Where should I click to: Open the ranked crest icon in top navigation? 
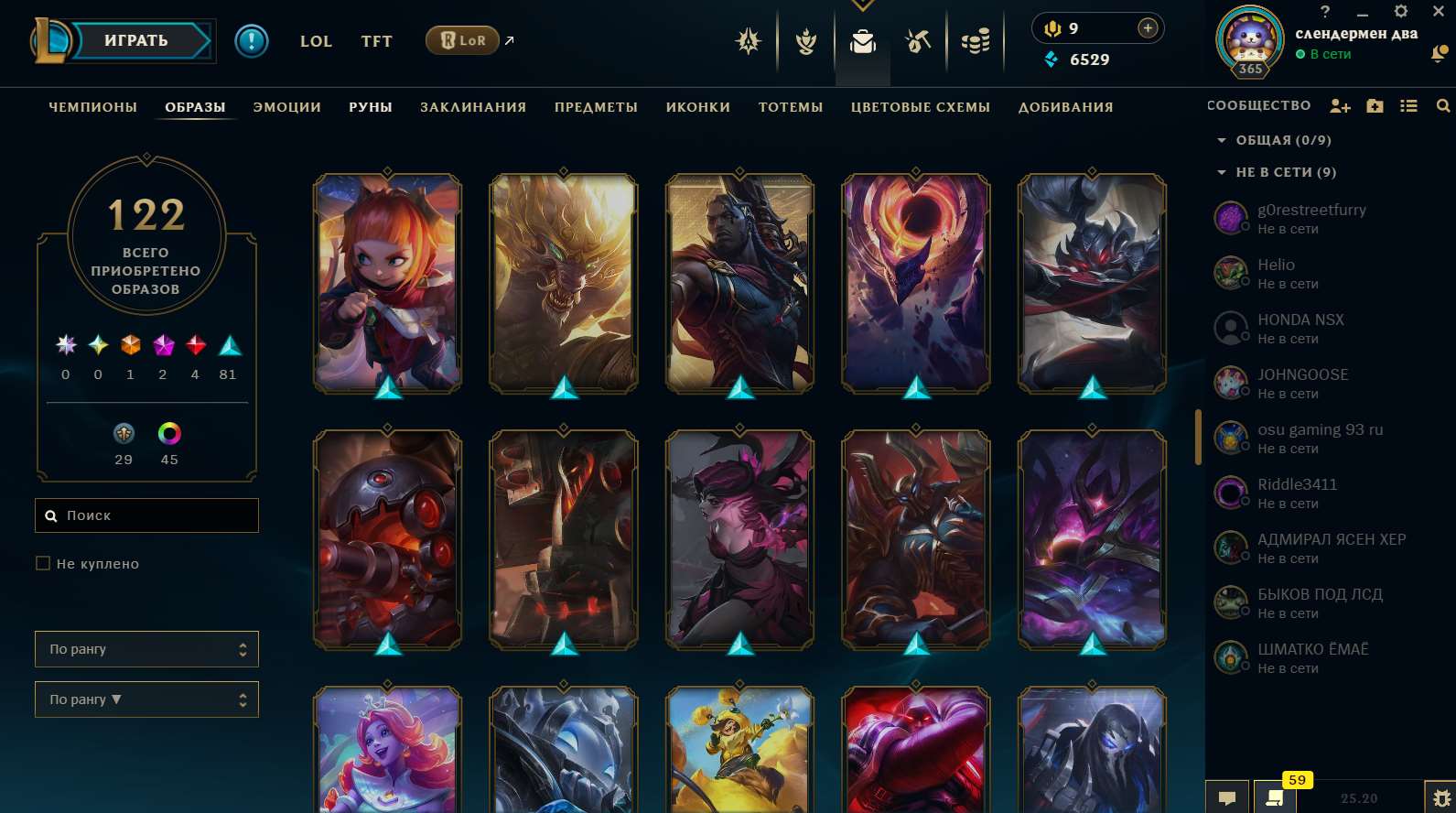[x=748, y=40]
